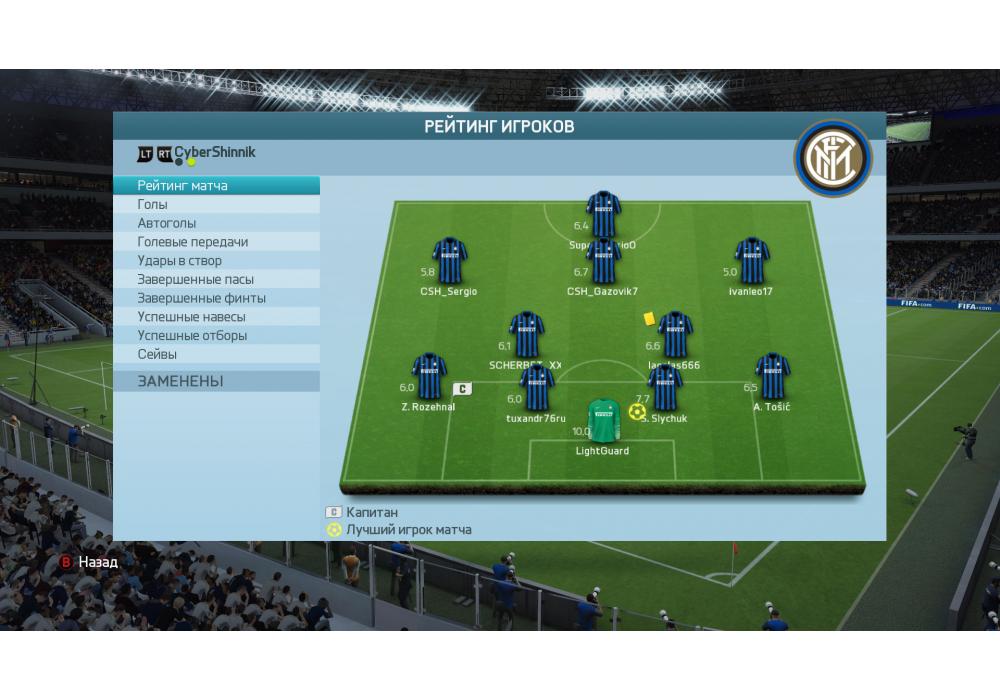The height and width of the screenshot is (700, 1000).
Task: Show the Сейвы stats
Action: [x=216, y=354]
